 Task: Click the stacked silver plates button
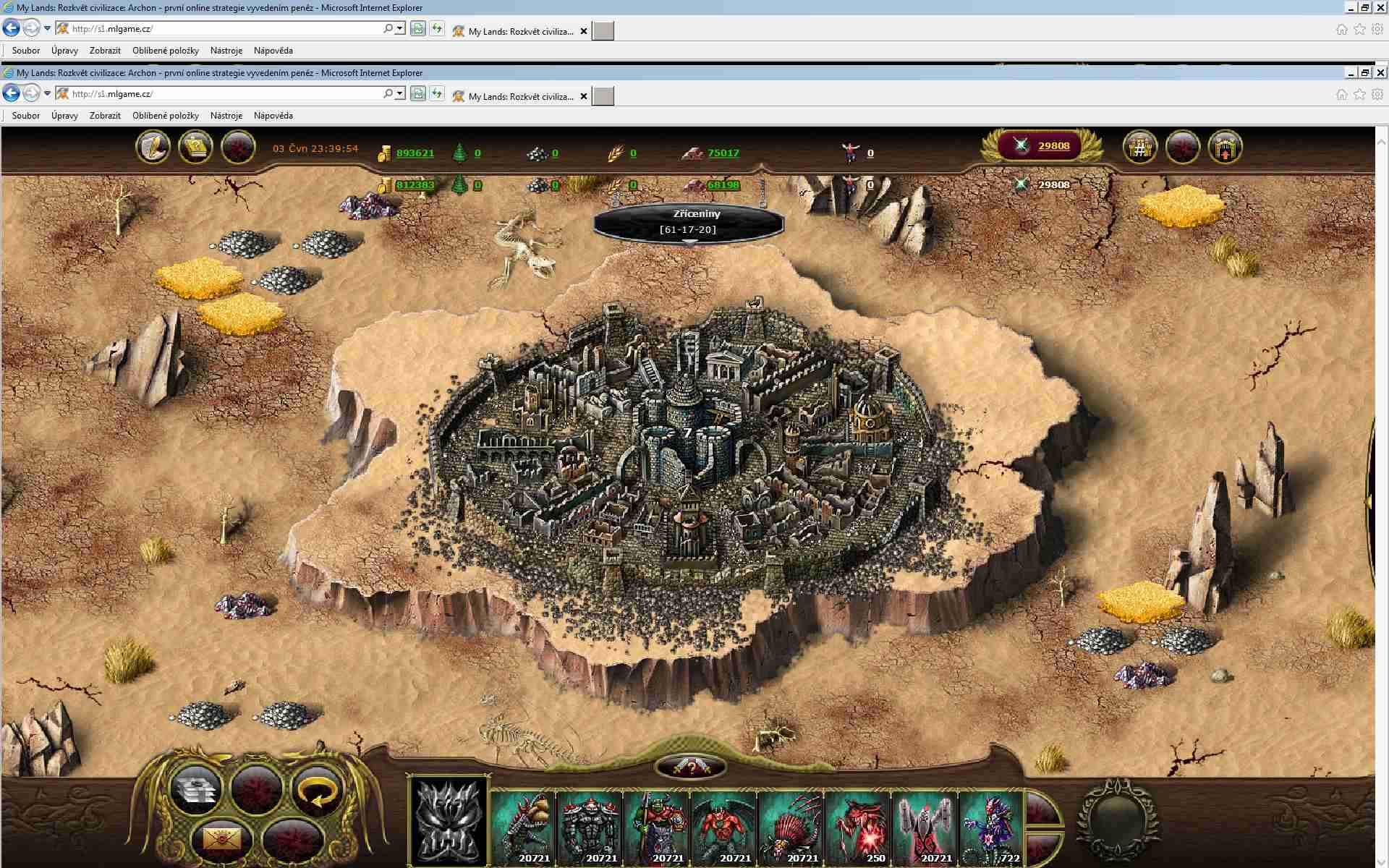[195, 789]
